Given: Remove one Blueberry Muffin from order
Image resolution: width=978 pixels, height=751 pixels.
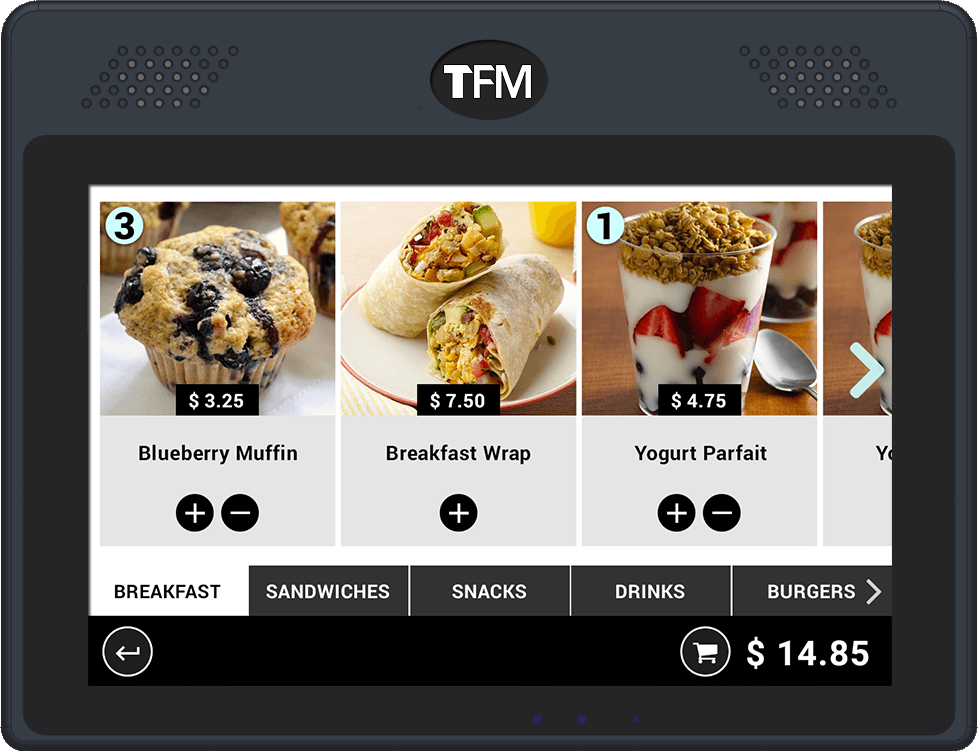Looking at the screenshot, I should (240, 513).
